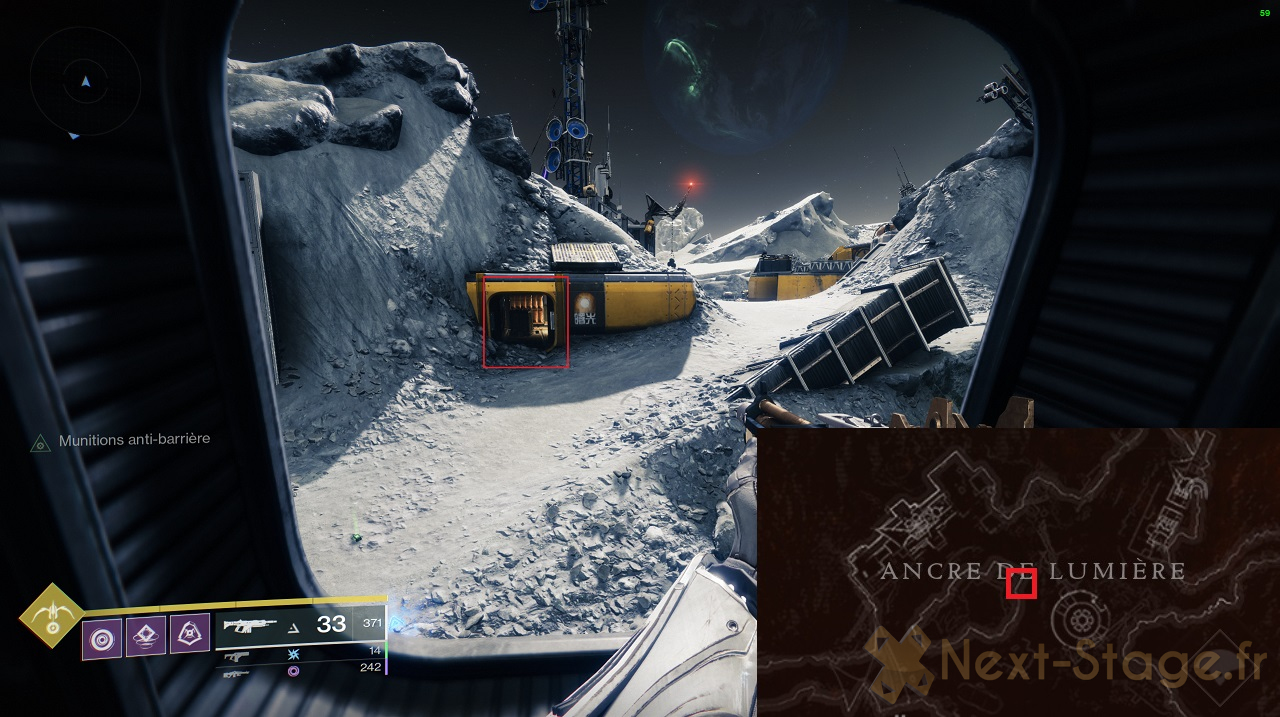This screenshot has width=1280, height=717.
Task: Click the red square marker on the map
Action: 1021,582
